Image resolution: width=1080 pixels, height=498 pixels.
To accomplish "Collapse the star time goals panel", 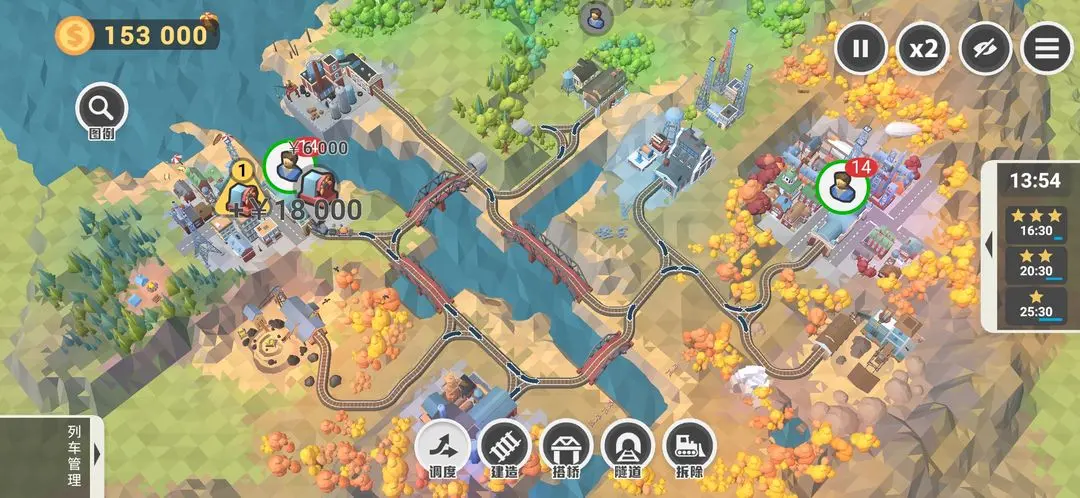I will [x=989, y=244].
